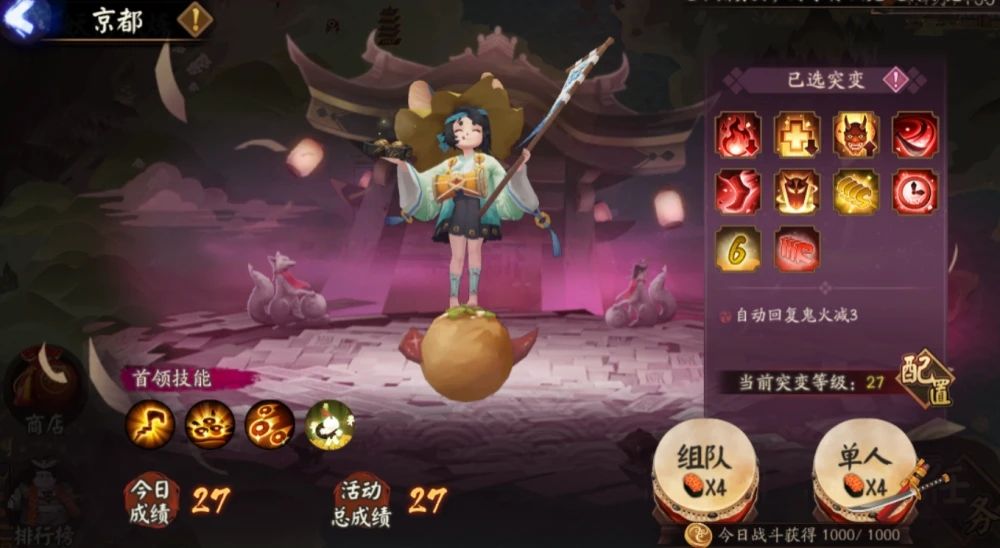The width and height of the screenshot is (1000, 548).
Task: View the three fire orbs boss skill
Action: pos(270,424)
